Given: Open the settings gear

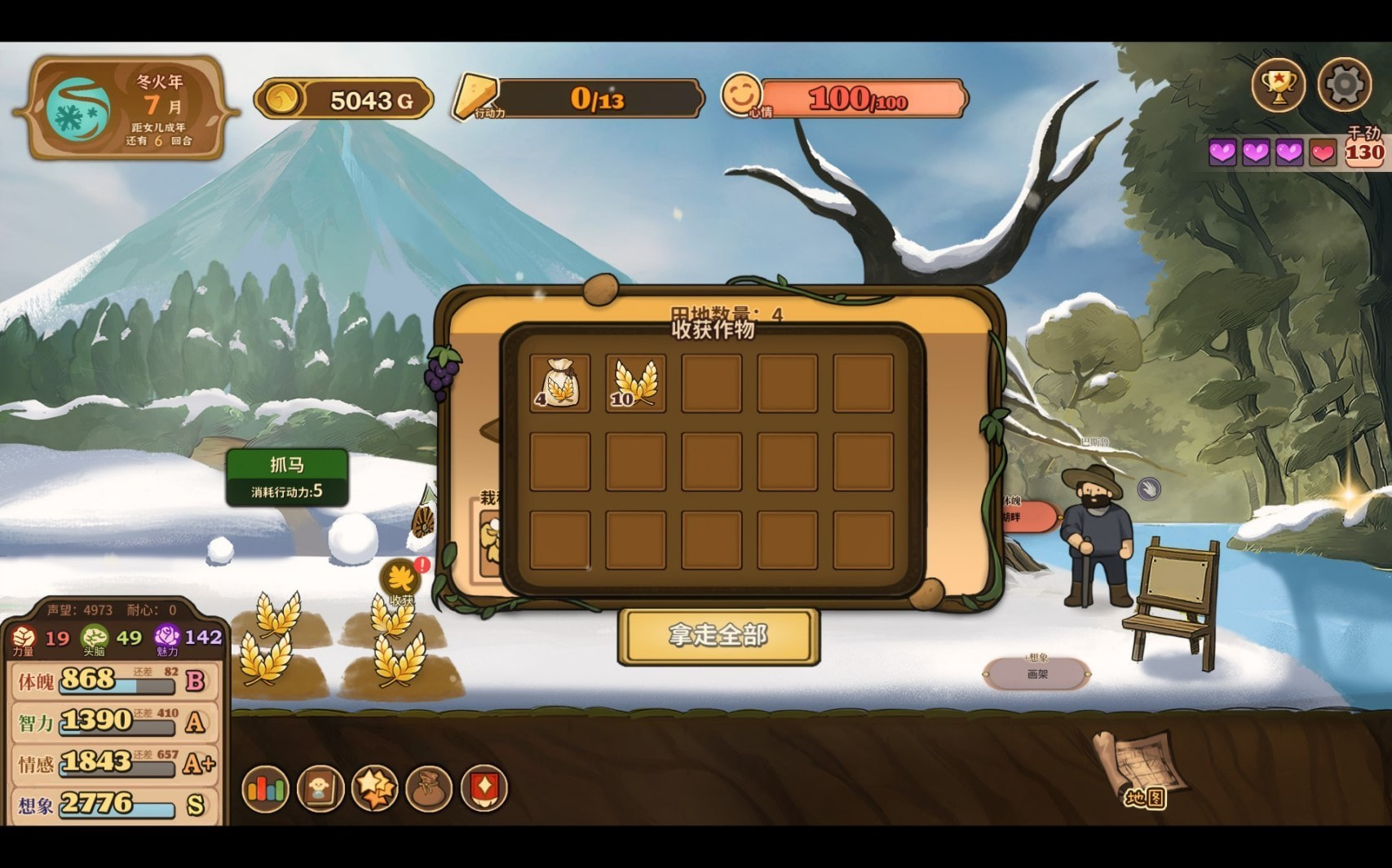Looking at the screenshot, I should (1344, 84).
